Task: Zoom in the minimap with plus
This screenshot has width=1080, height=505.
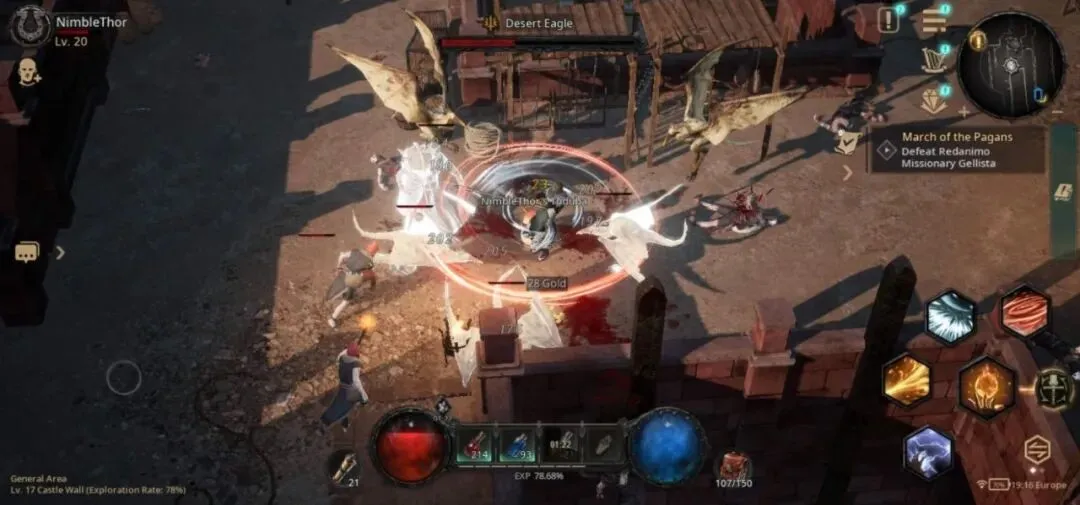Action: pyautogui.click(x=964, y=111)
